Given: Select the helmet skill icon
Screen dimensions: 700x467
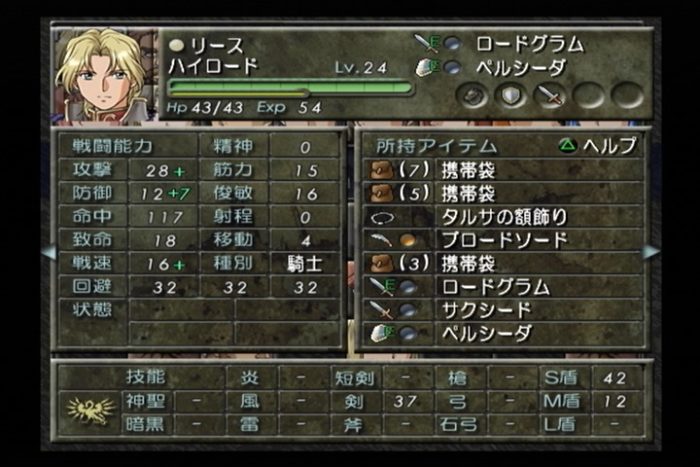Looking at the screenshot, I should tap(473, 96).
